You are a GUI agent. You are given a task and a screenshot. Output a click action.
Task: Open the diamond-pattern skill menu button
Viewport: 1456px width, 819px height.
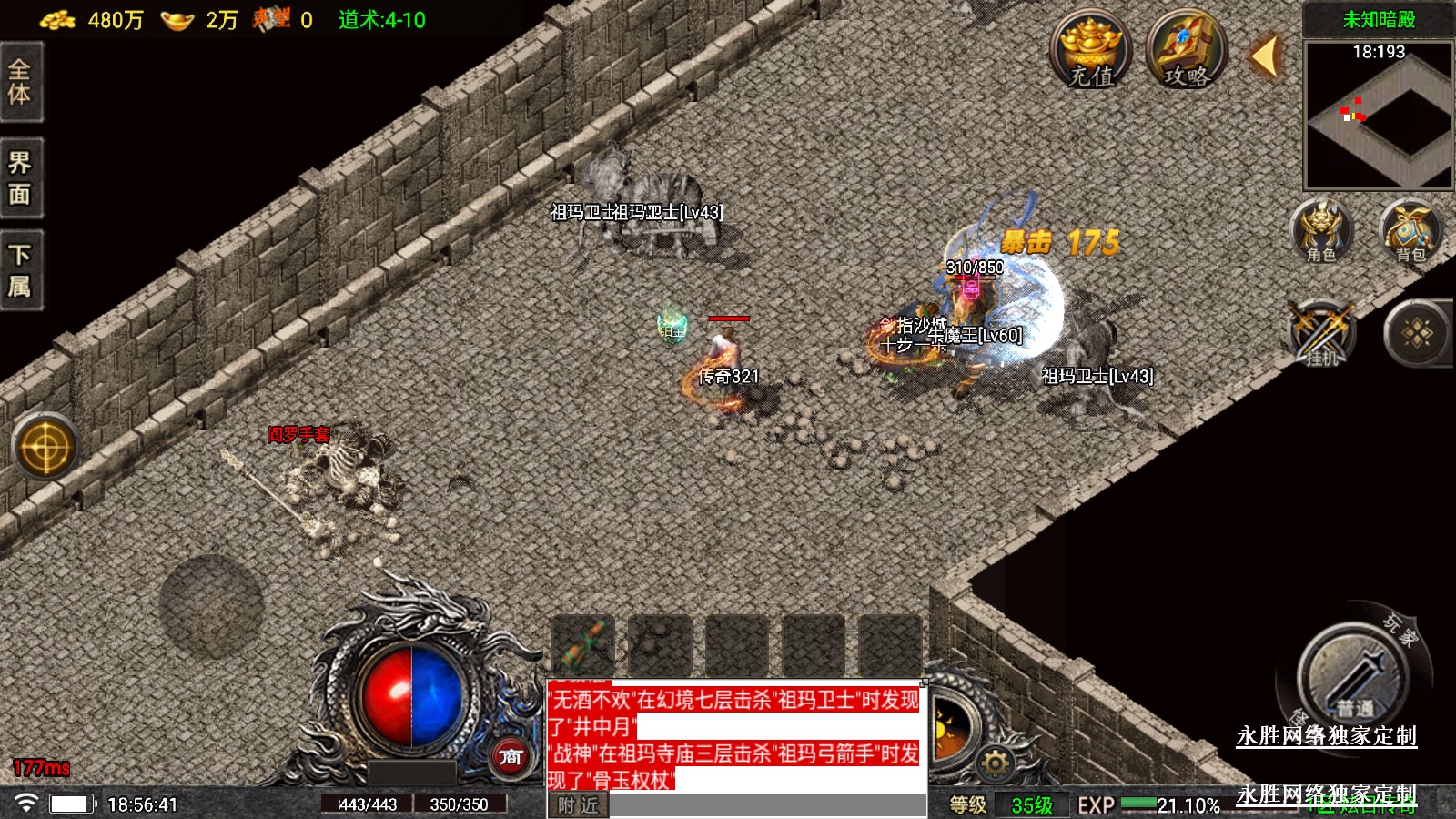click(x=1417, y=334)
